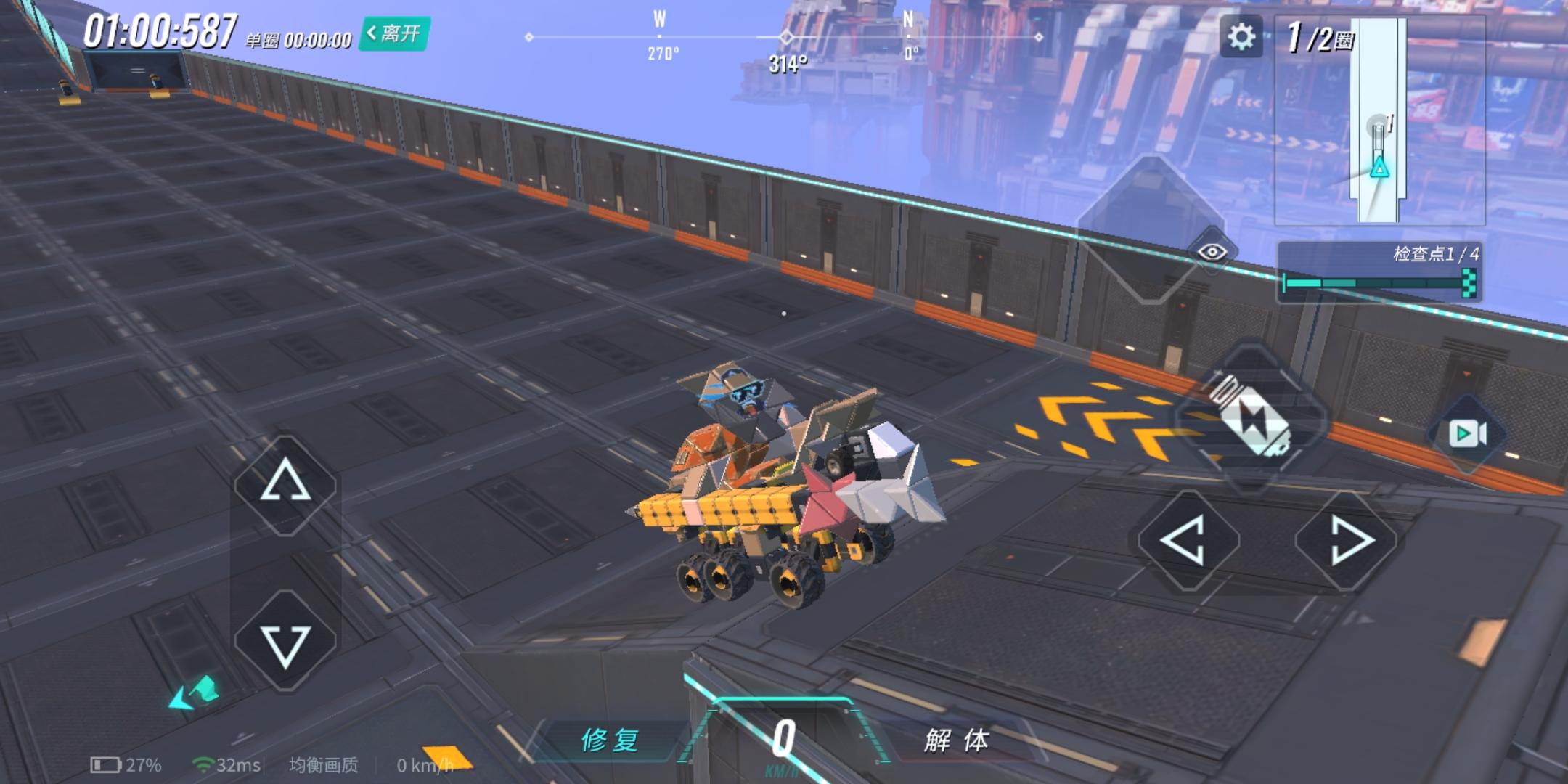Open the settings gear icon
Viewport: 1568px width, 784px height.
click(1242, 35)
